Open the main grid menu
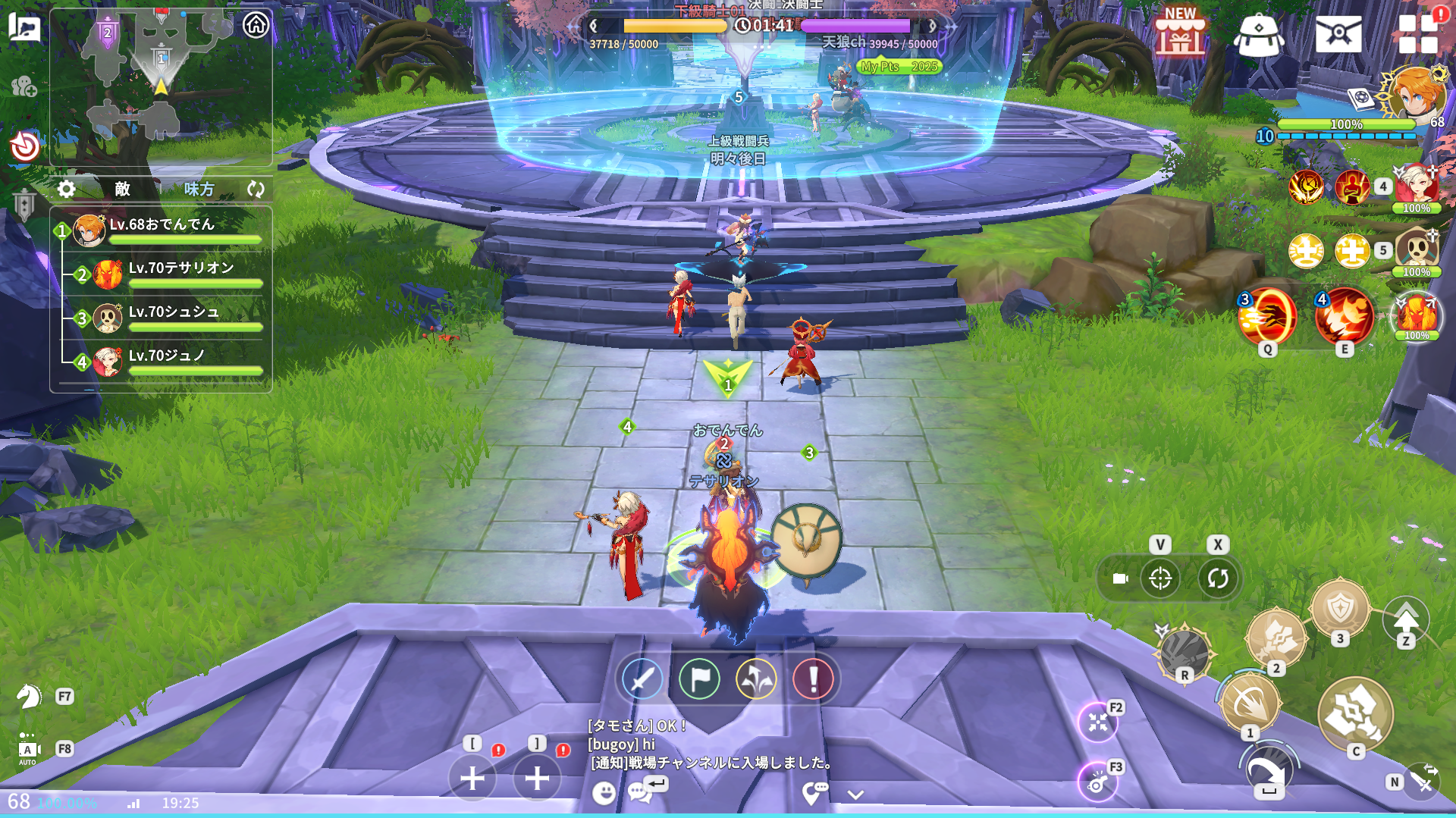 click(x=1417, y=34)
